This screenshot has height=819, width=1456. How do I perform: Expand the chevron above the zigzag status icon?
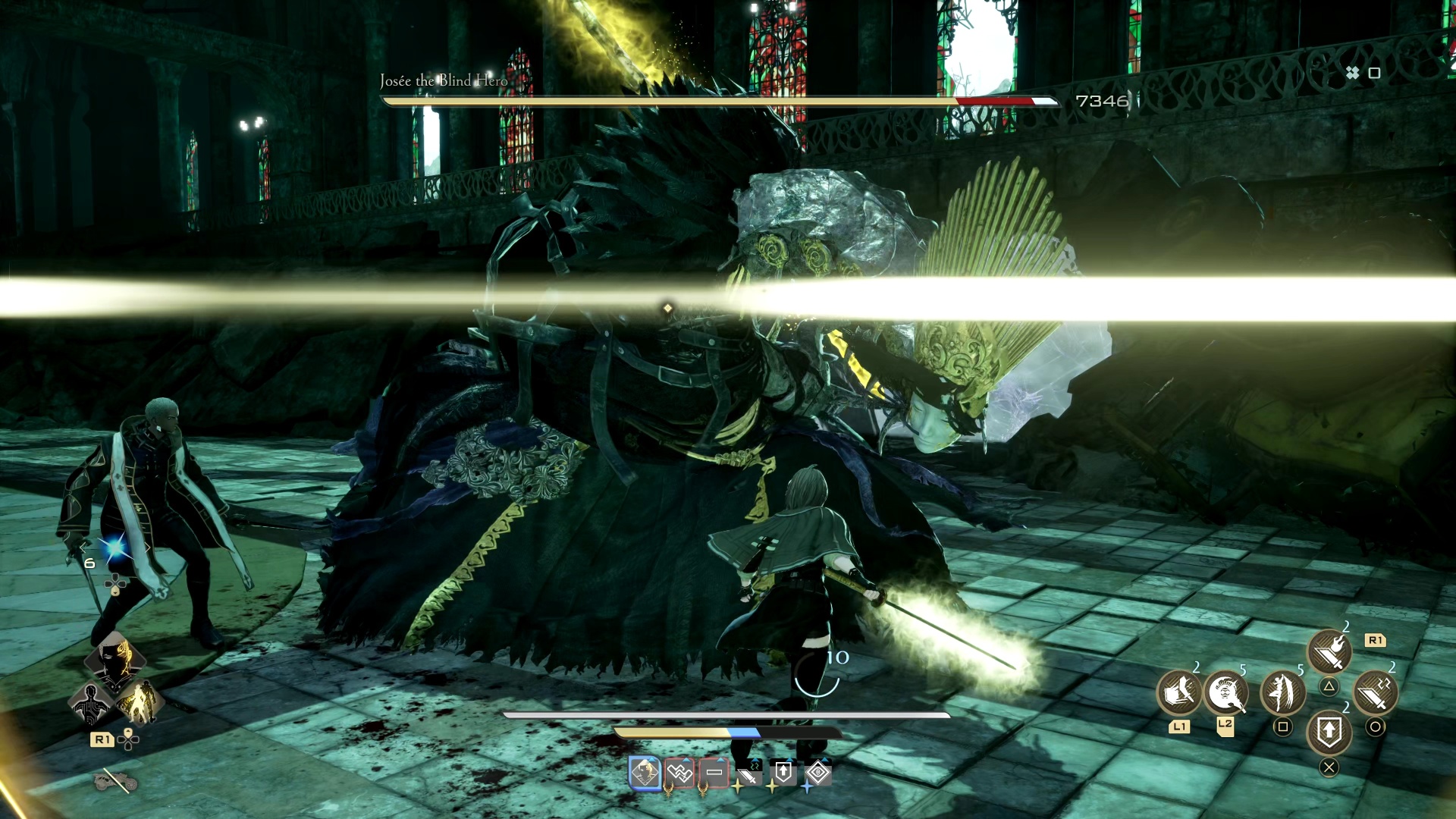coord(685,760)
